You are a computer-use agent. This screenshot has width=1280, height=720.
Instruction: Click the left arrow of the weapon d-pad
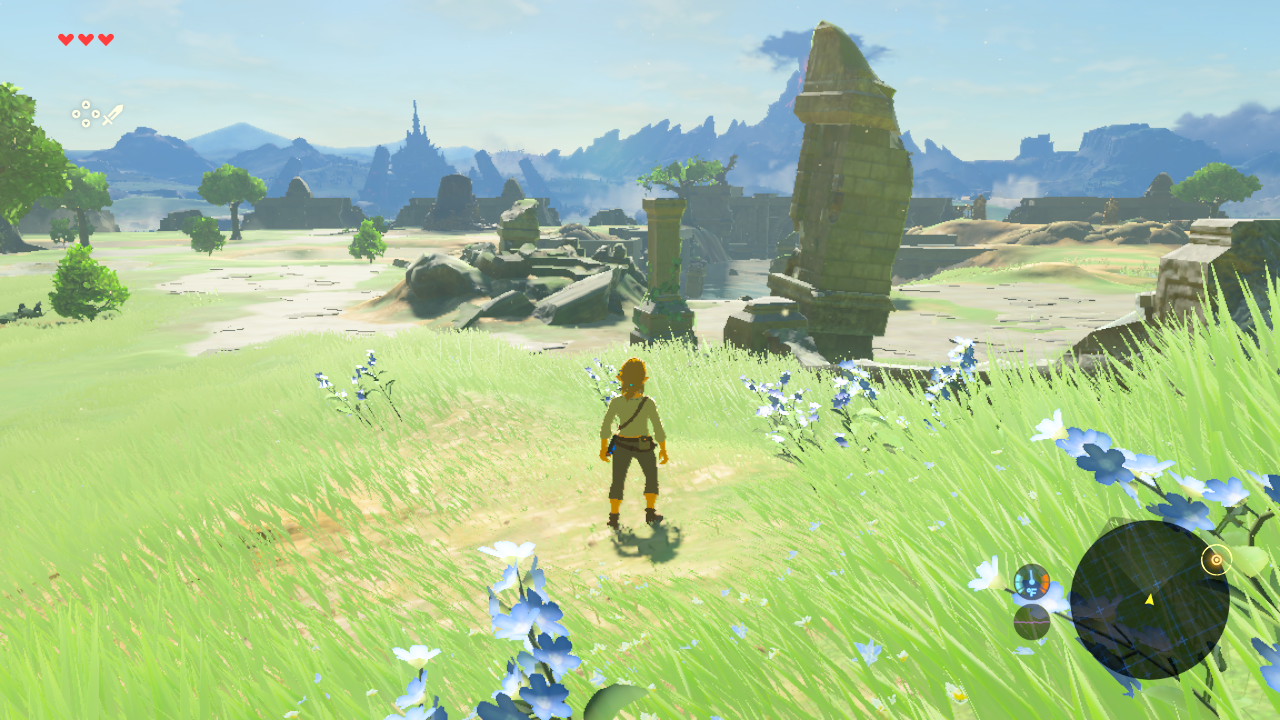pyautogui.click(x=76, y=114)
